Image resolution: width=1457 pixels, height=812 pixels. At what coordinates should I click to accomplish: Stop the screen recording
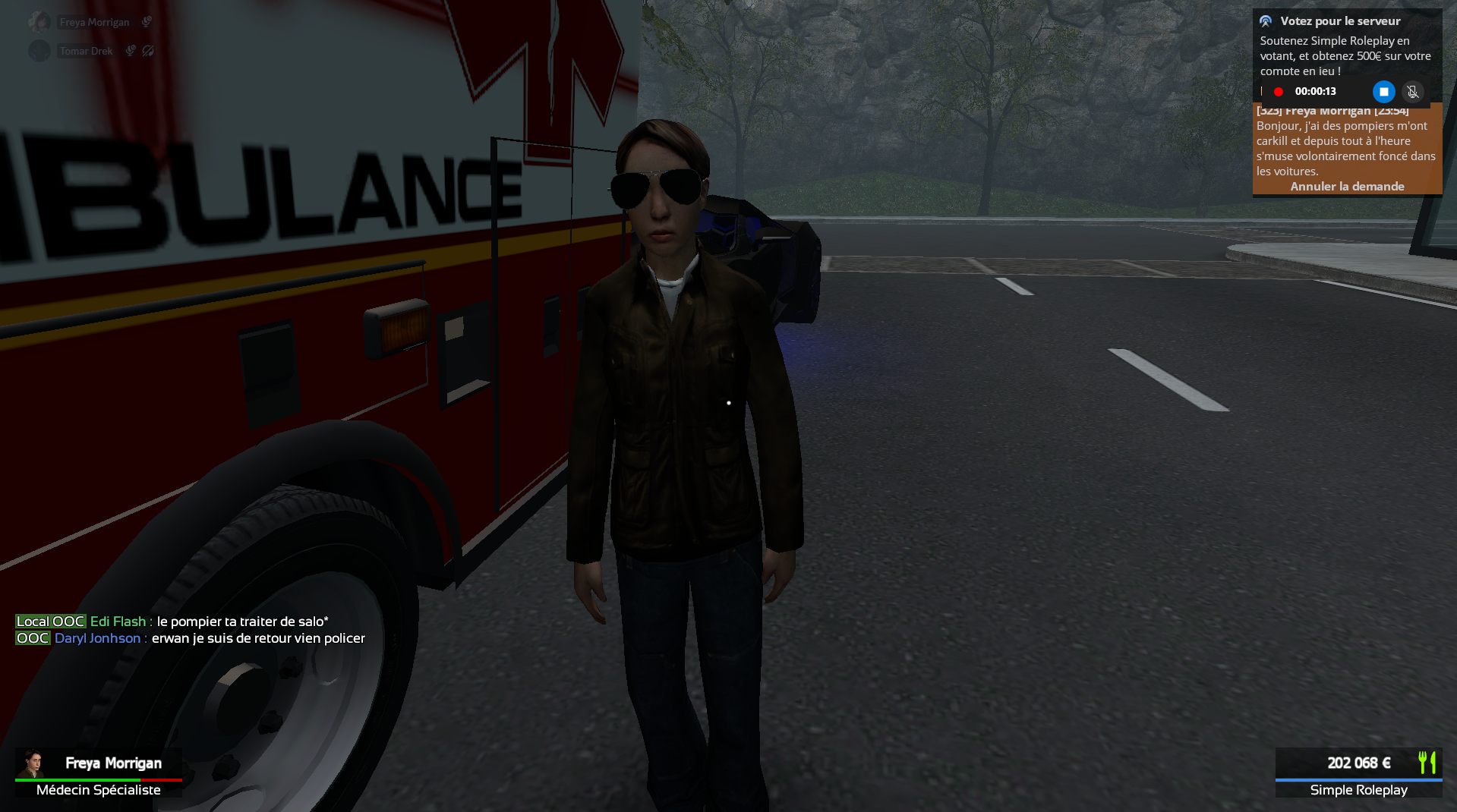[x=1383, y=92]
